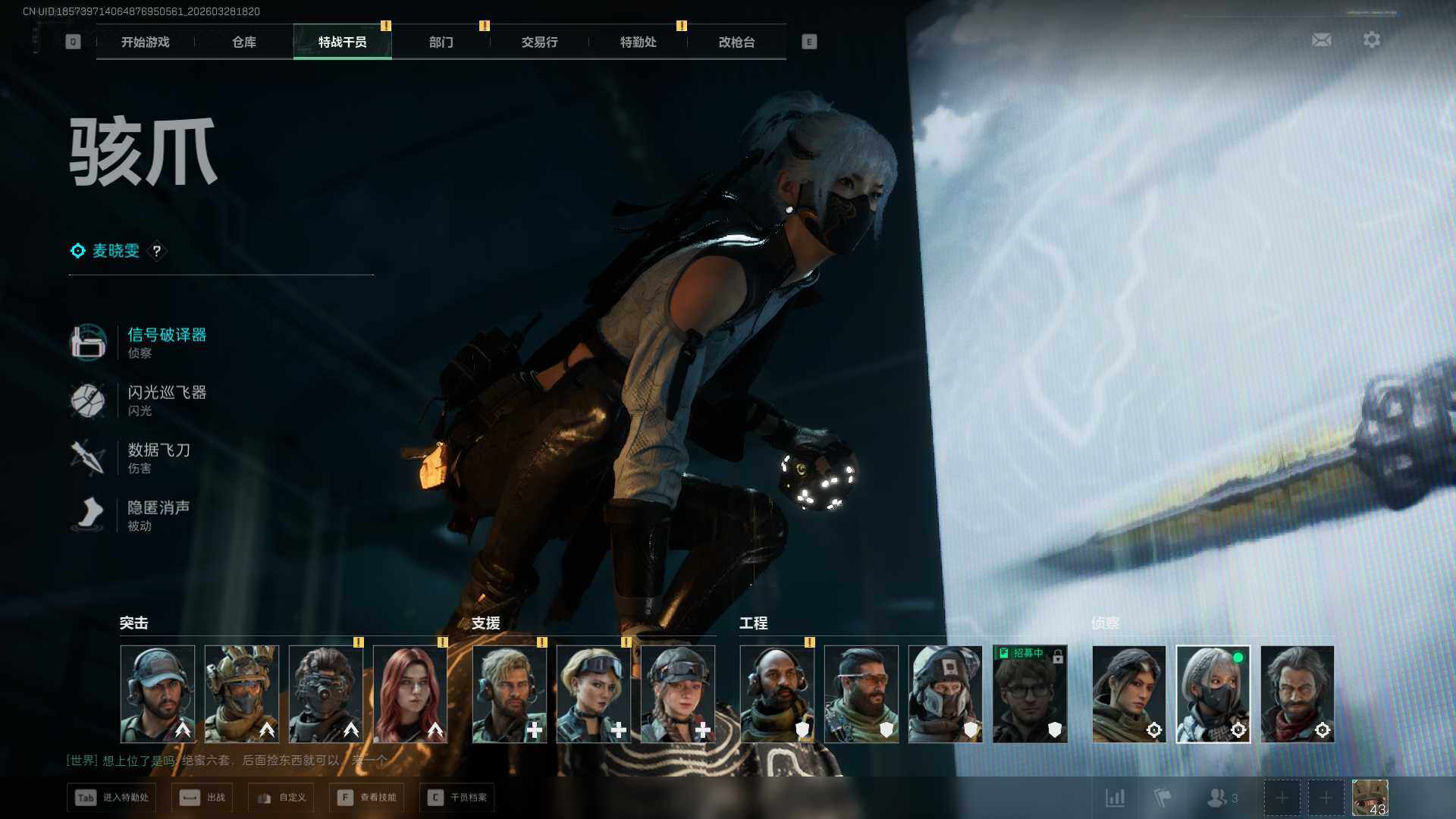Choose the red-haired assault operator portrait
Image resolution: width=1456 pixels, height=819 pixels.
(x=410, y=694)
